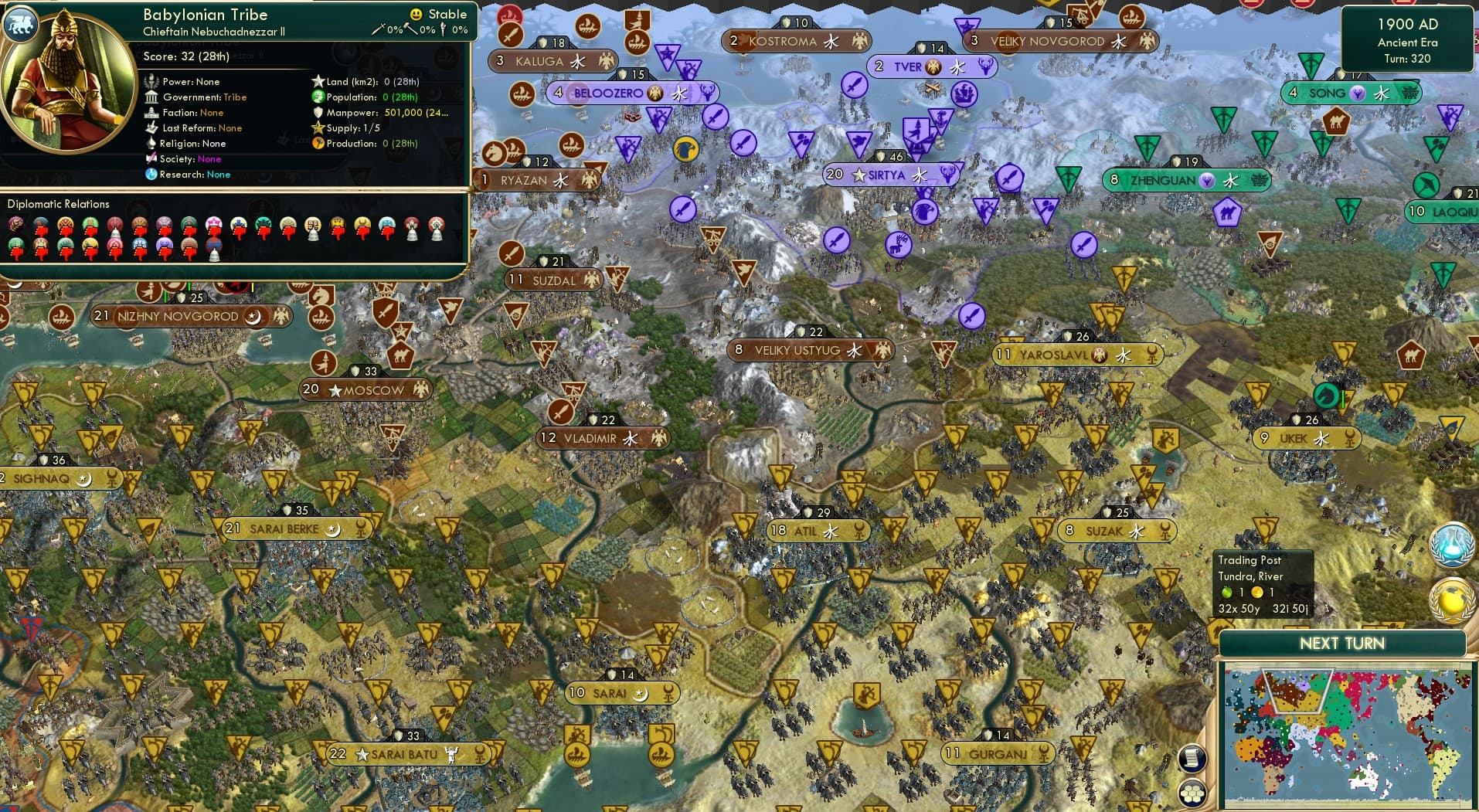Screen dimensions: 1479x812
Task: Click the green Population icon
Action: (318, 97)
